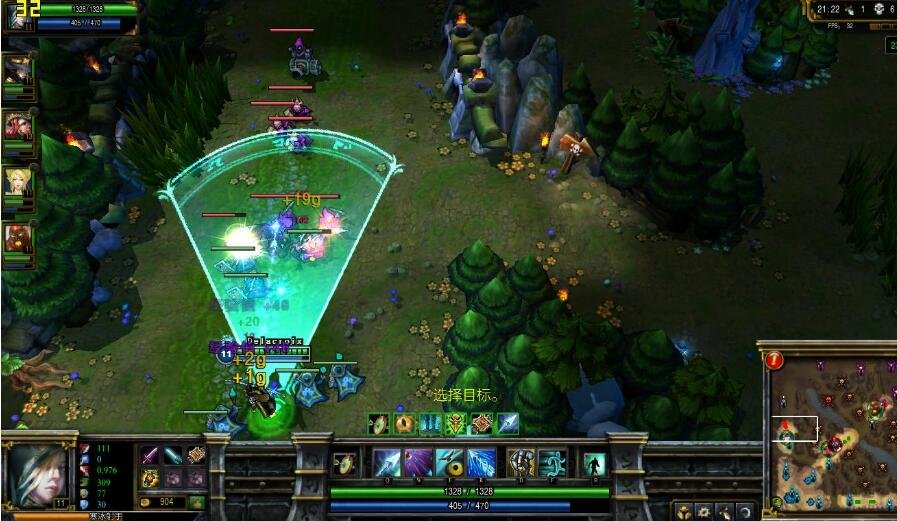Screen dimensions: 897x521
Task: Select the dark armored ally portrait
Action: [x=18, y=70]
